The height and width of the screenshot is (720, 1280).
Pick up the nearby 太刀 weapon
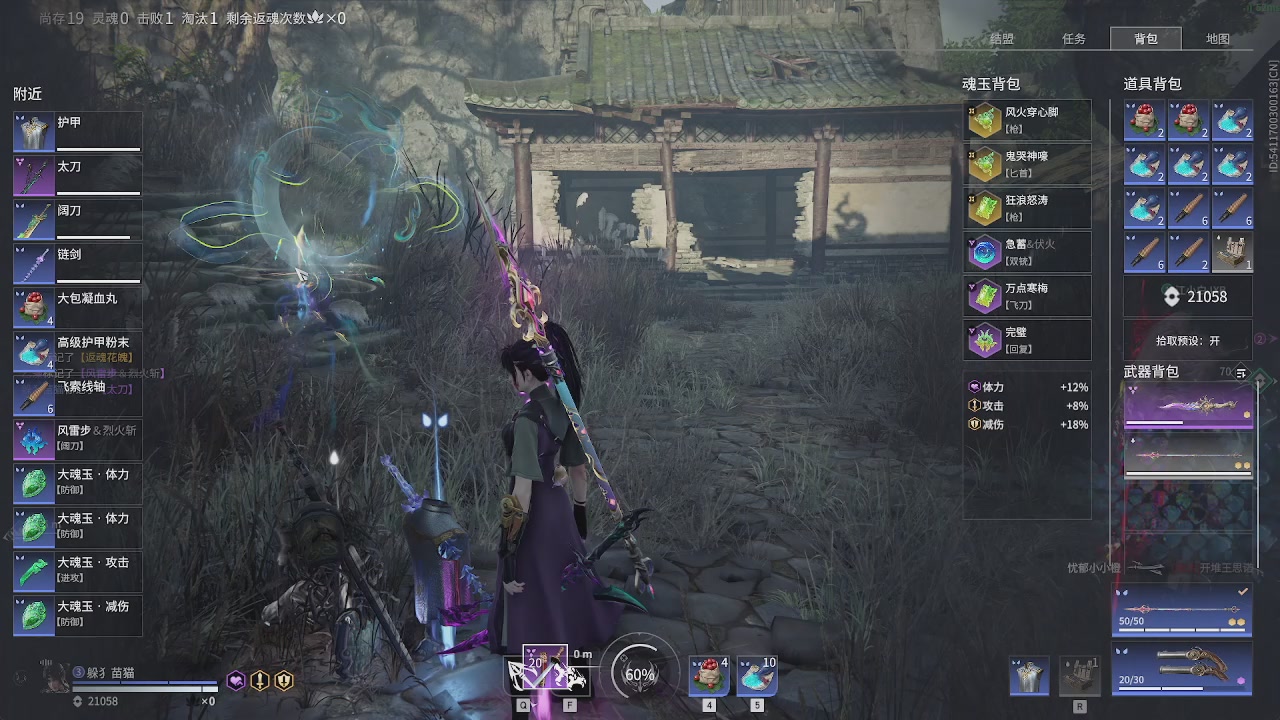coord(78,176)
